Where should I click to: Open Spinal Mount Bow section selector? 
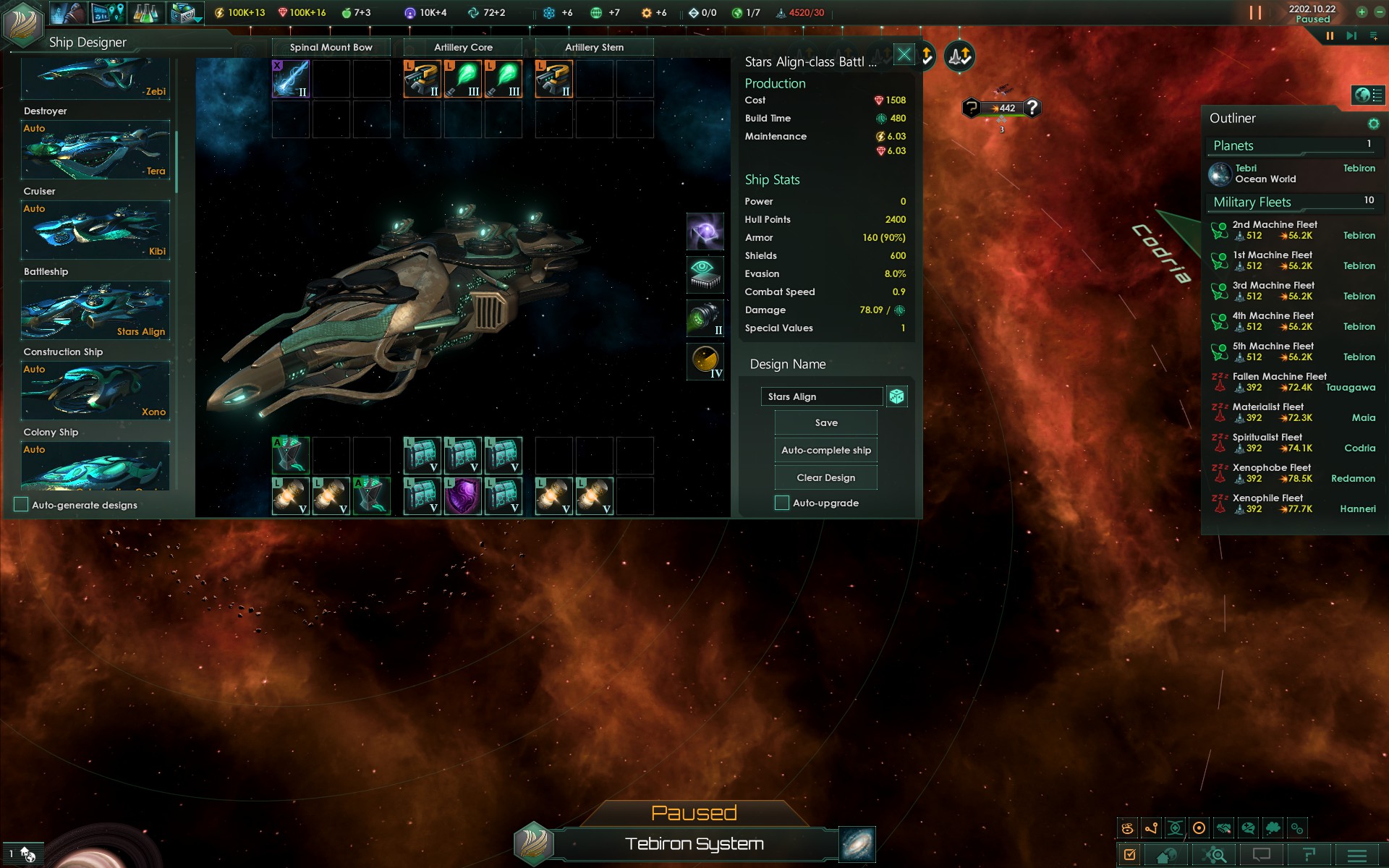pyautogui.click(x=331, y=48)
